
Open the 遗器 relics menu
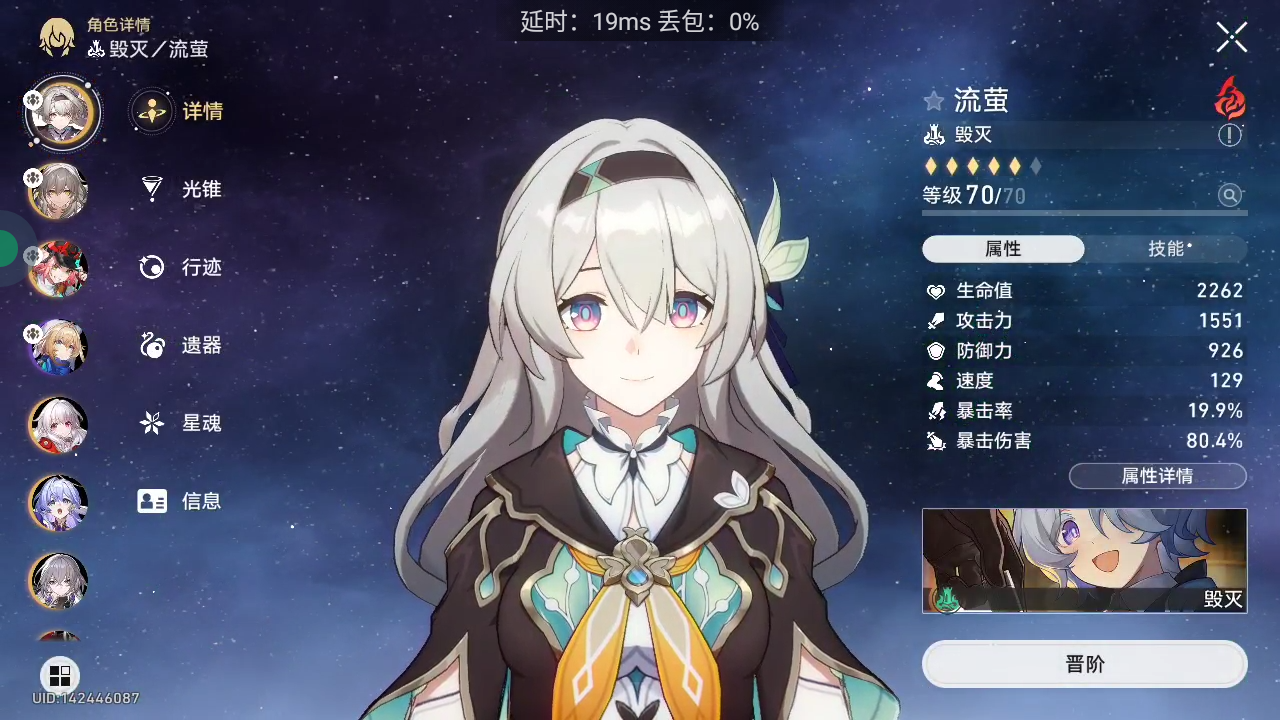(x=182, y=345)
